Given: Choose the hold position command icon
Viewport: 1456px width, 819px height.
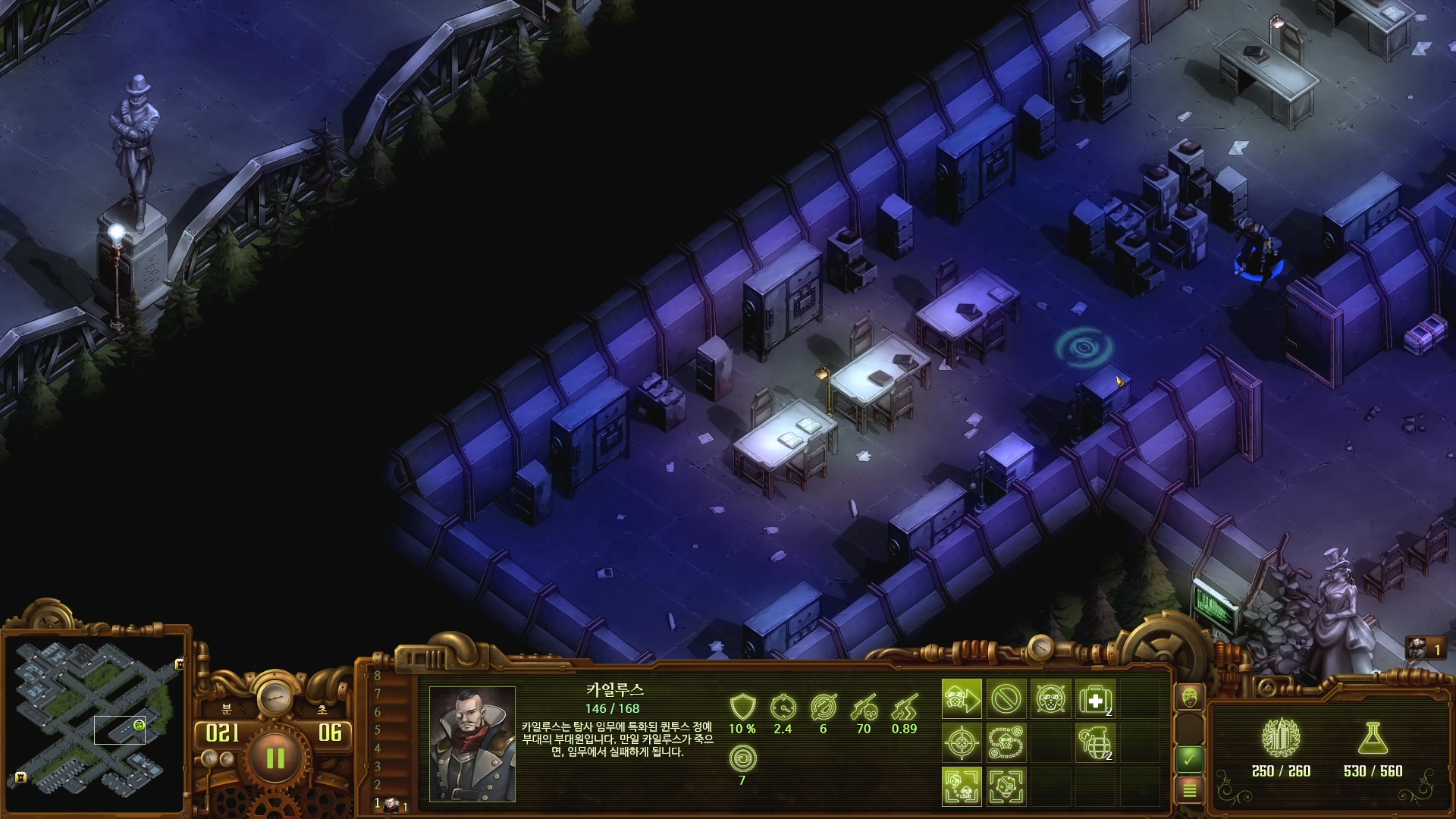Looking at the screenshot, I should pyautogui.click(x=1050, y=699).
